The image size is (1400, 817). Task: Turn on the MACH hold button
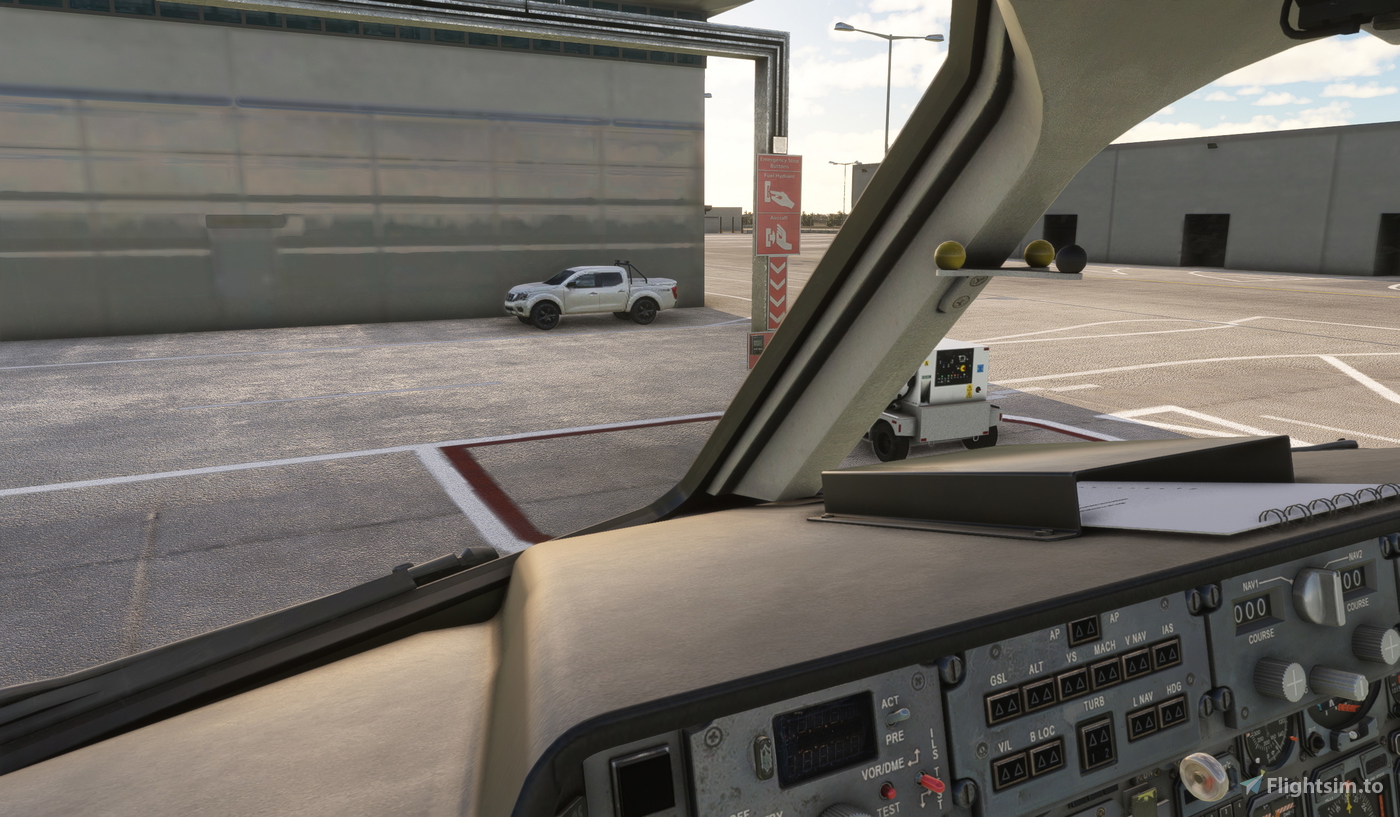1105,673
